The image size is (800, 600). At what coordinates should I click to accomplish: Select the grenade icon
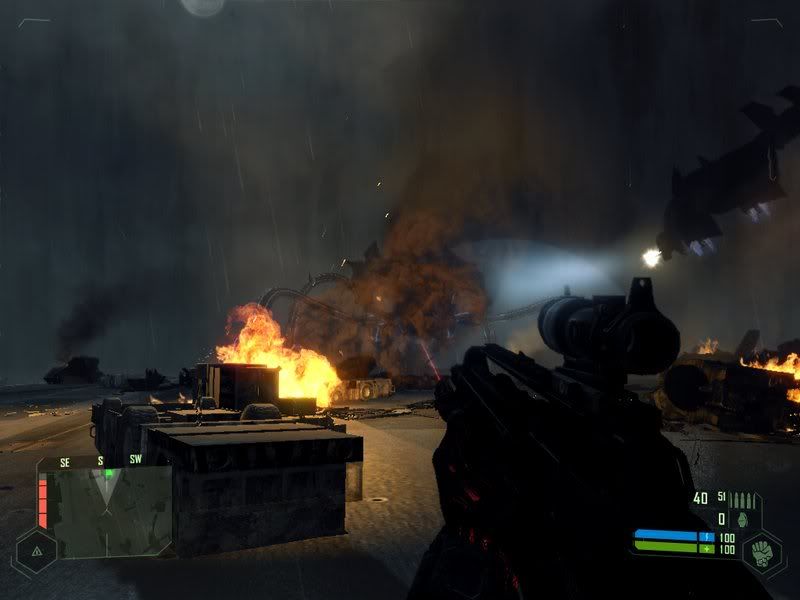[x=741, y=519]
